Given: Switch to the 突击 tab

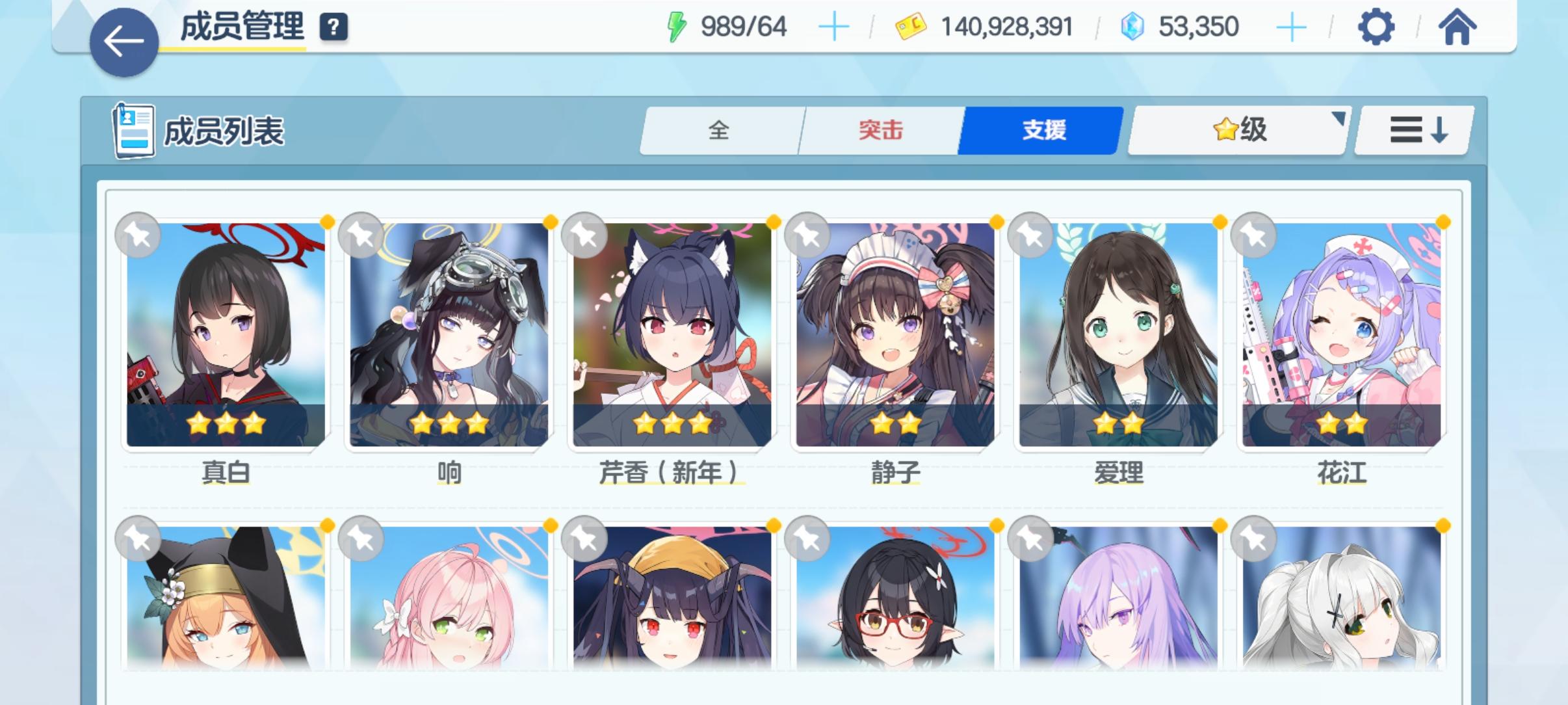Looking at the screenshot, I should [x=880, y=130].
